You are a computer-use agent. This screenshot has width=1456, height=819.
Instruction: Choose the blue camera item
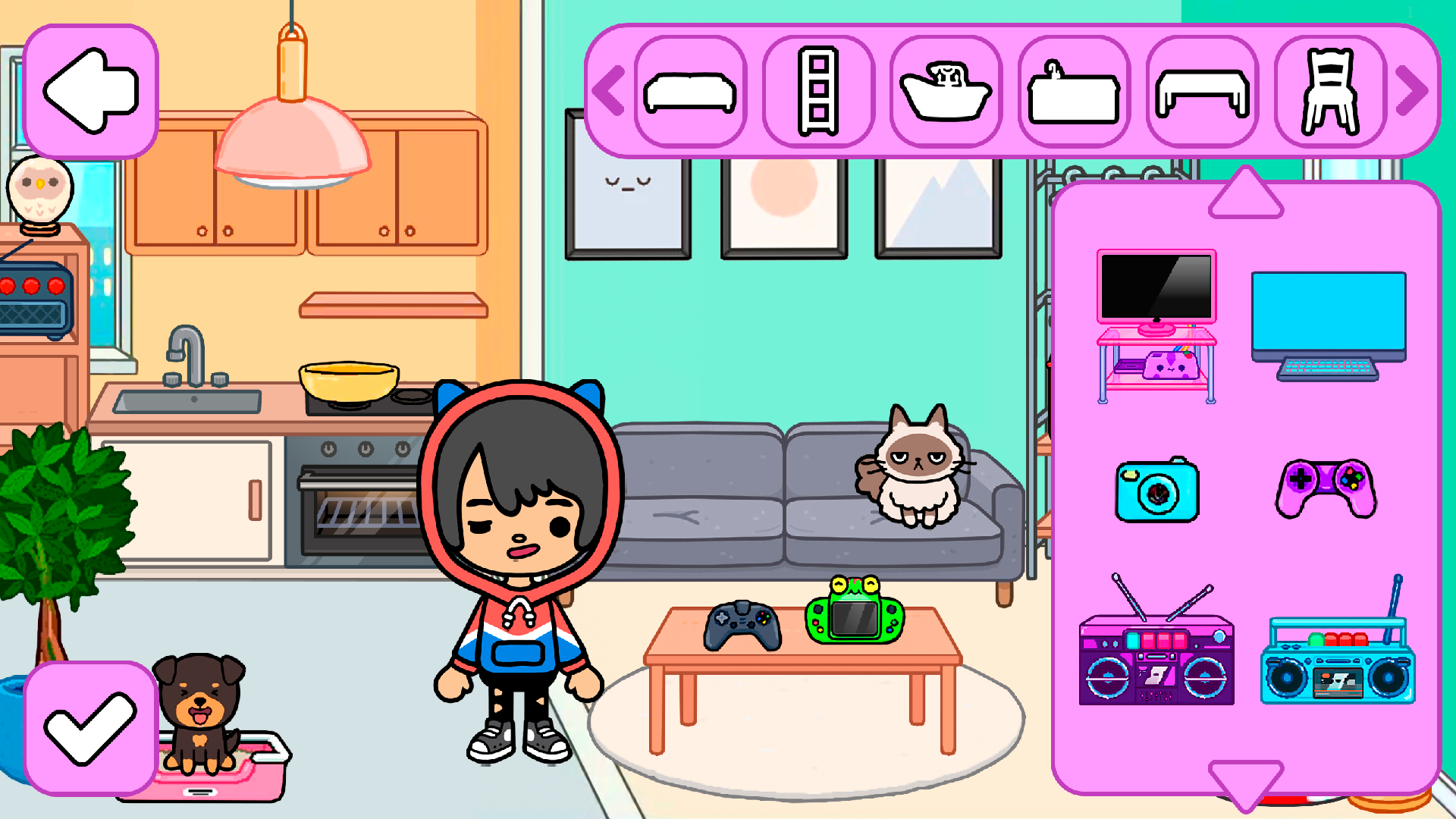click(1156, 489)
